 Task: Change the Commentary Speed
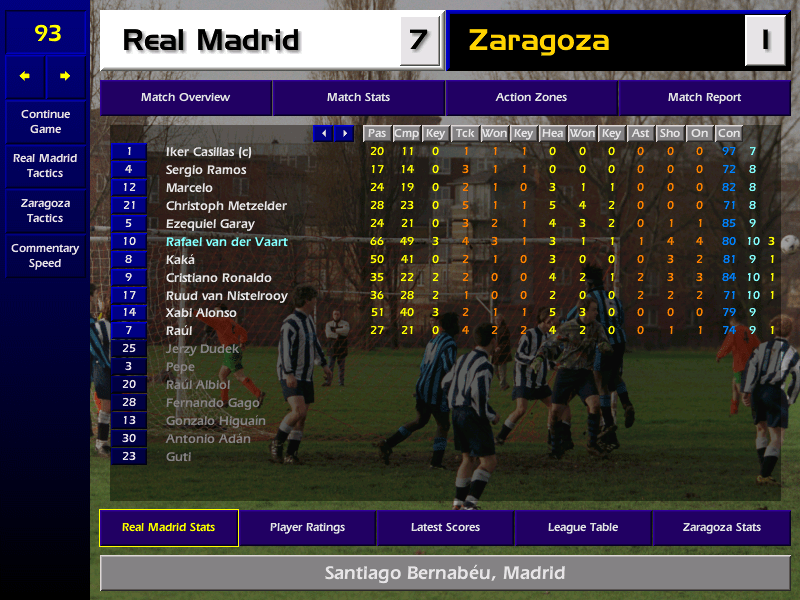tap(45, 256)
